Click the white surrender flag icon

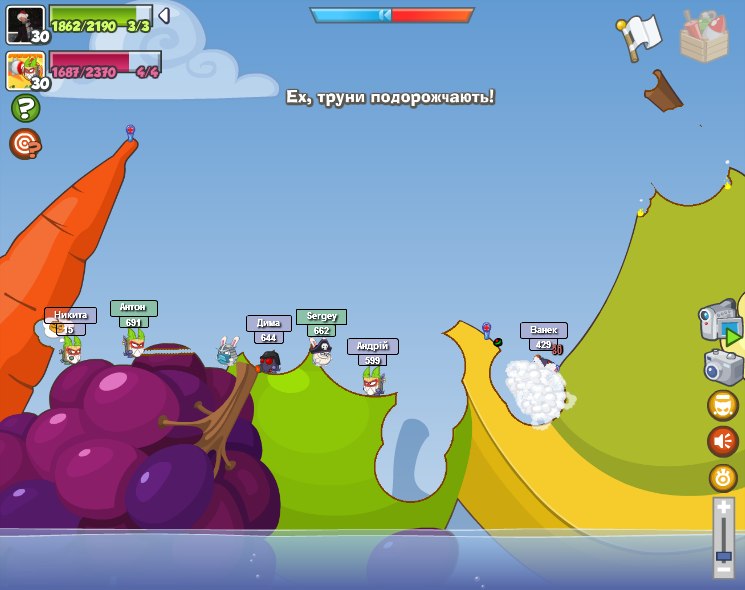point(639,36)
